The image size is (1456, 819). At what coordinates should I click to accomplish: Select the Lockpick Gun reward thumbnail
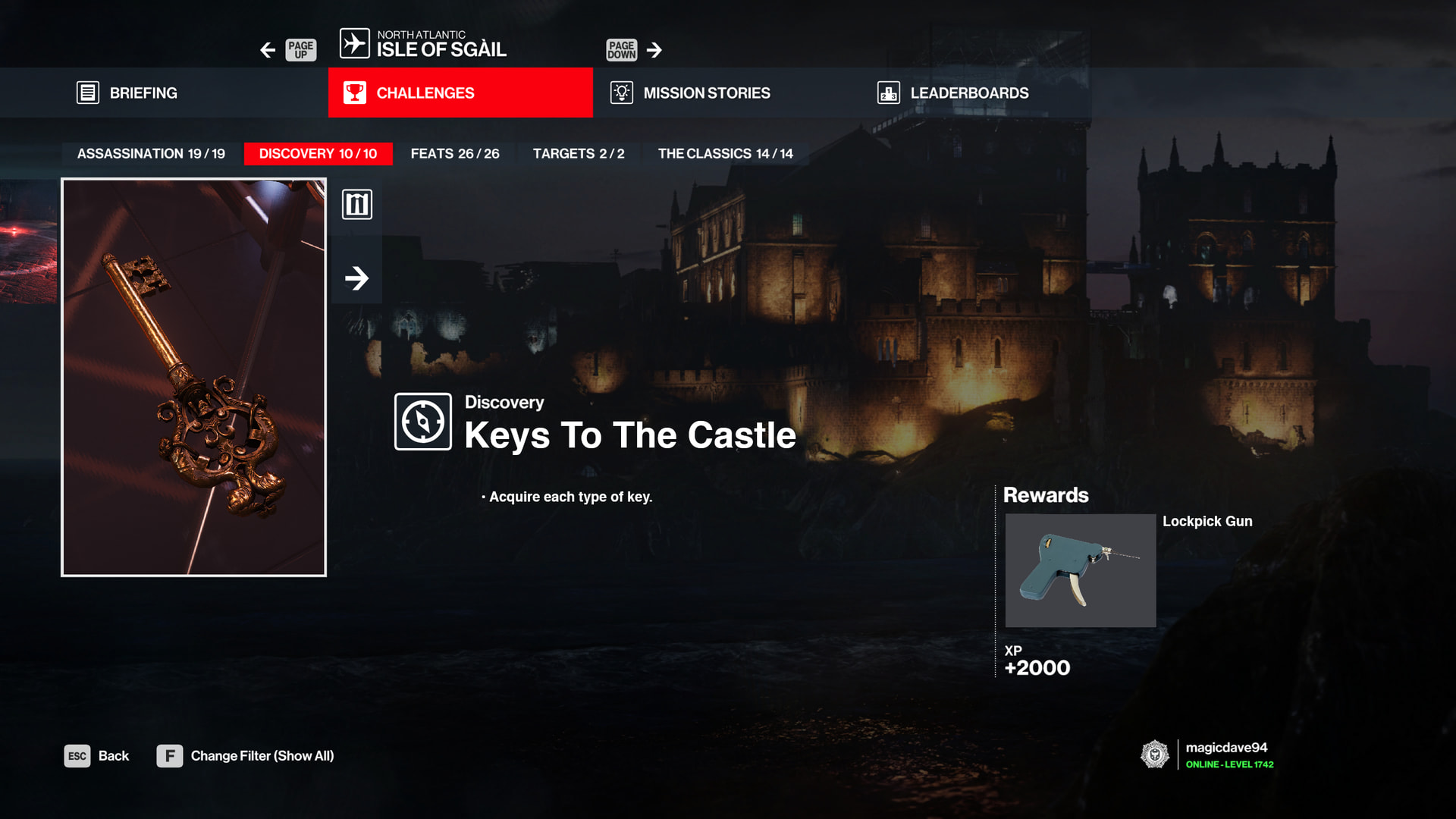(x=1080, y=570)
